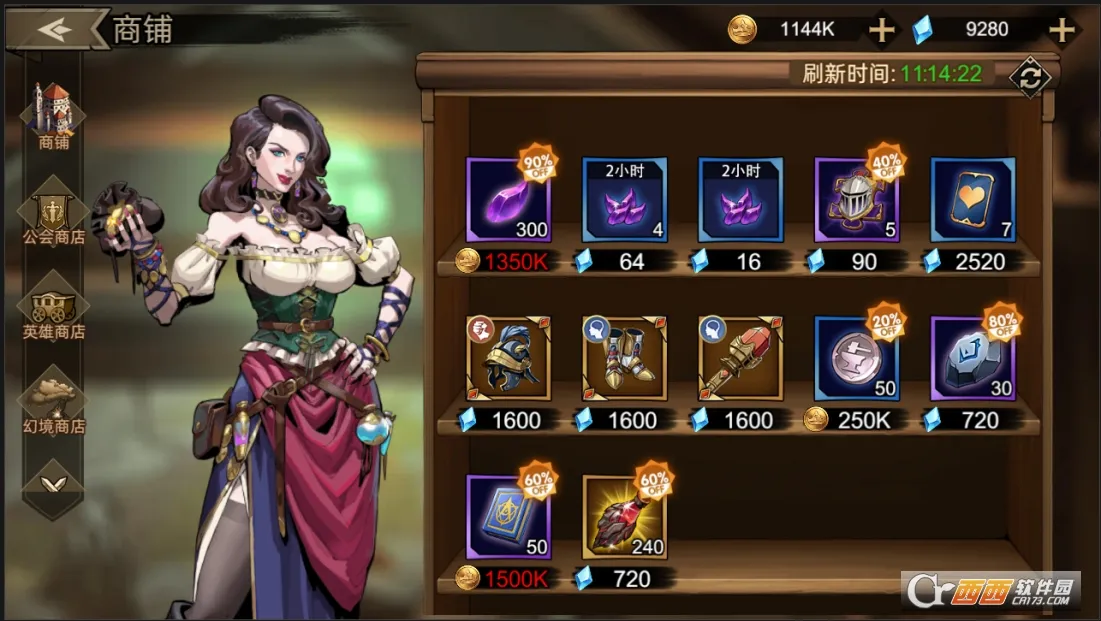Select the 2小时 purple shards costing 64
The height and width of the screenshot is (621, 1101).
pos(624,200)
